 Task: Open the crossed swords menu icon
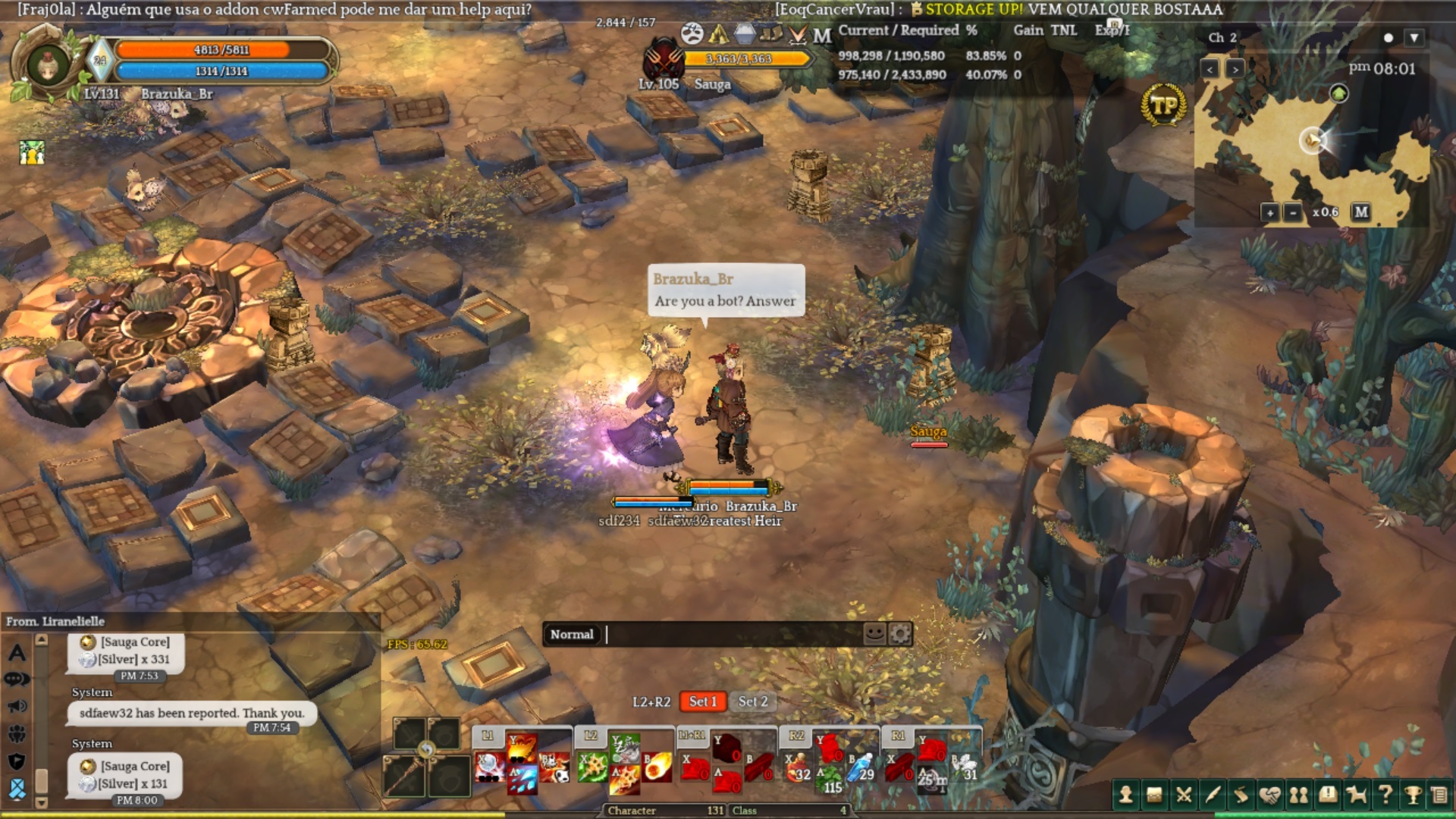[1183, 794]
